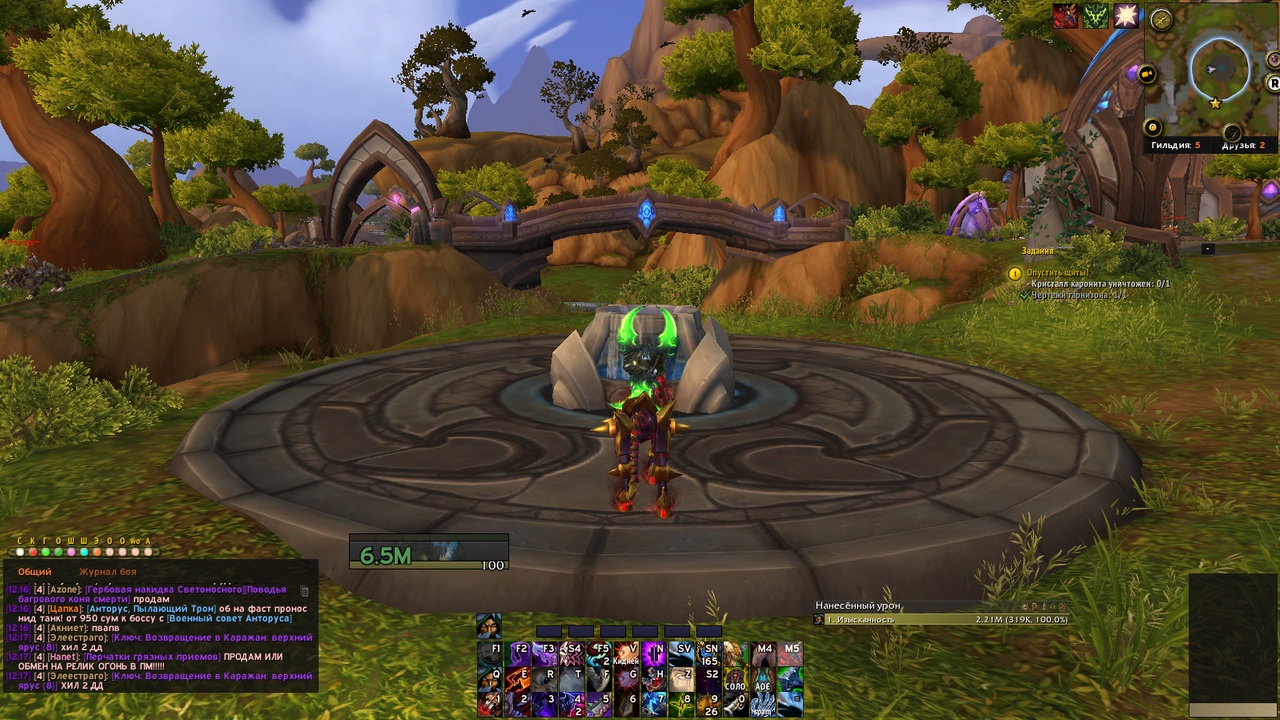Open the friends list via Друзья

pos(1244,146)
